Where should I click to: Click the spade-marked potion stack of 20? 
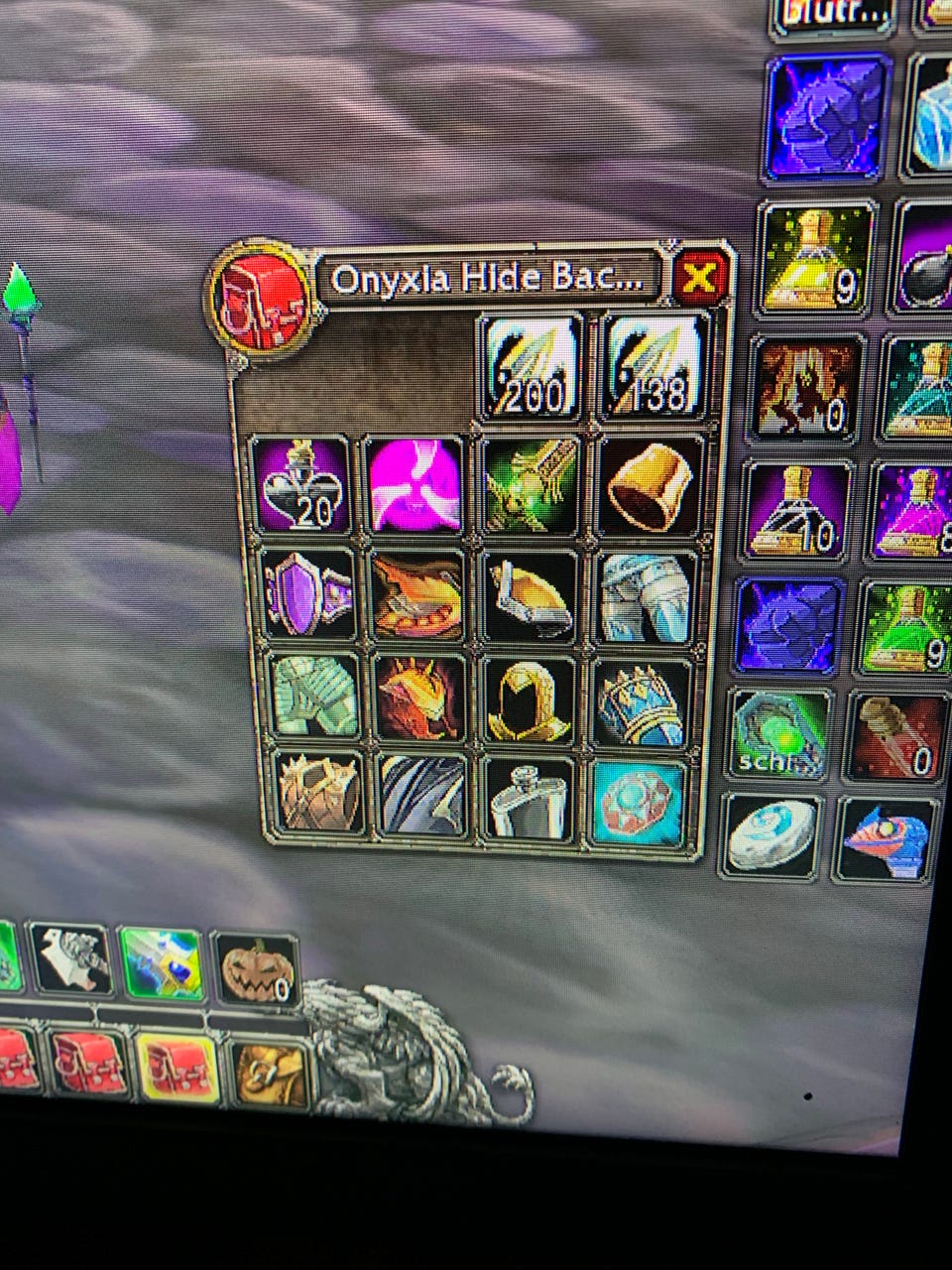[x=300, y=486]
